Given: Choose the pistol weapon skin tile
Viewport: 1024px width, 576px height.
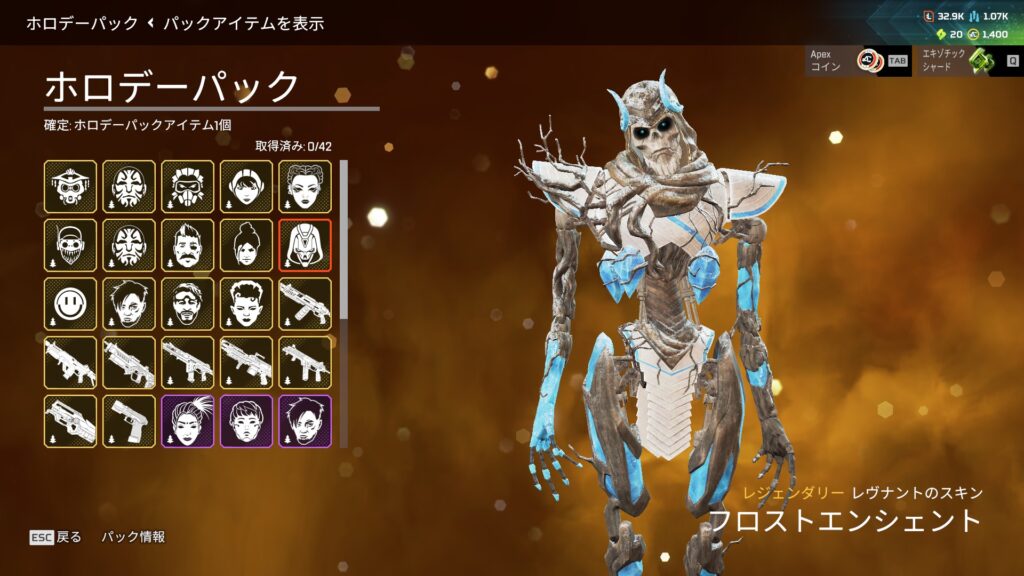Looking at the screenshot, I should pyautogui.click(x=129, y=421).
